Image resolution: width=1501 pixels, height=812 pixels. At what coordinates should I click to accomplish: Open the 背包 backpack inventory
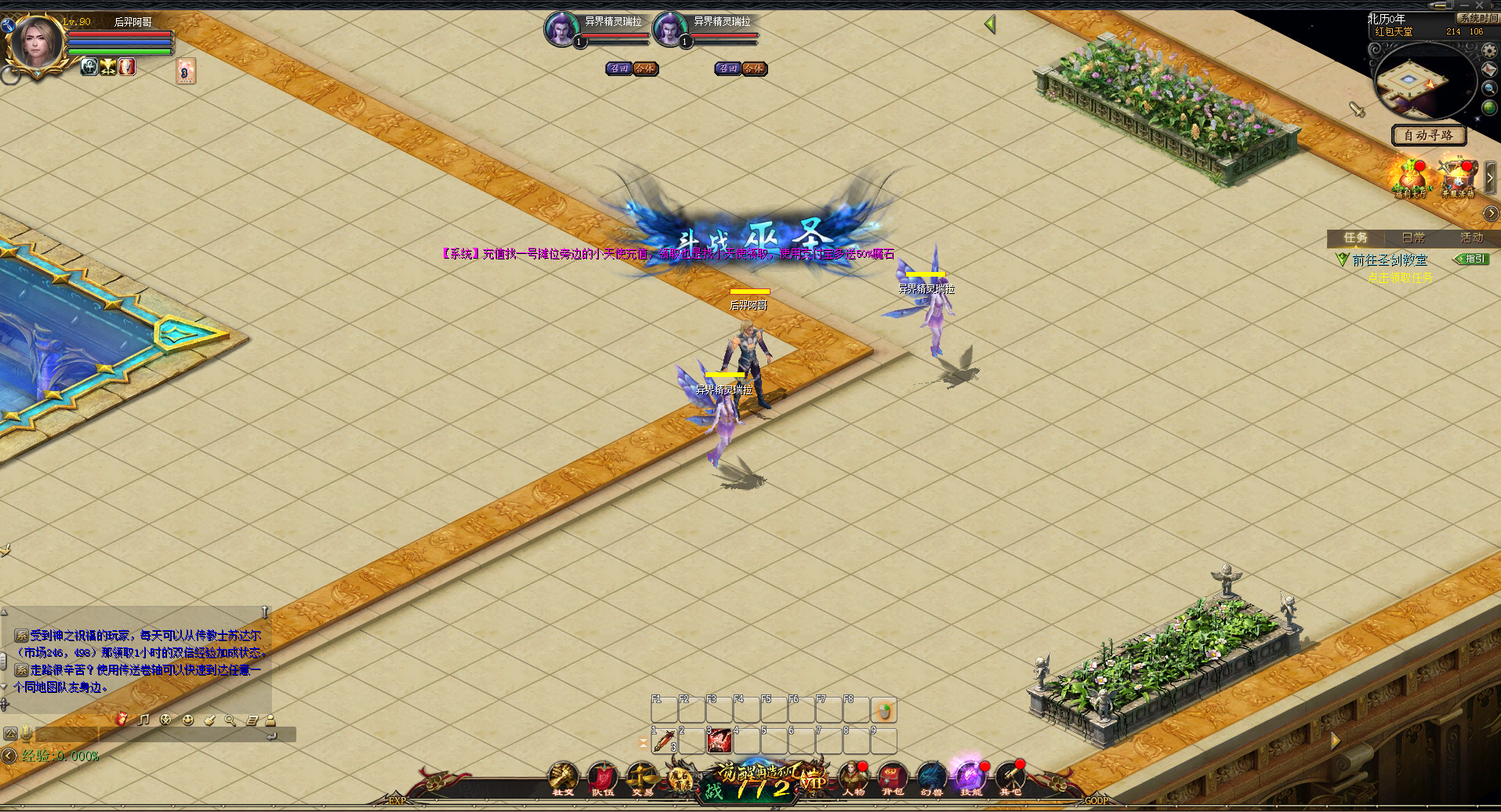pyautogui.click(x=892, y=777)
